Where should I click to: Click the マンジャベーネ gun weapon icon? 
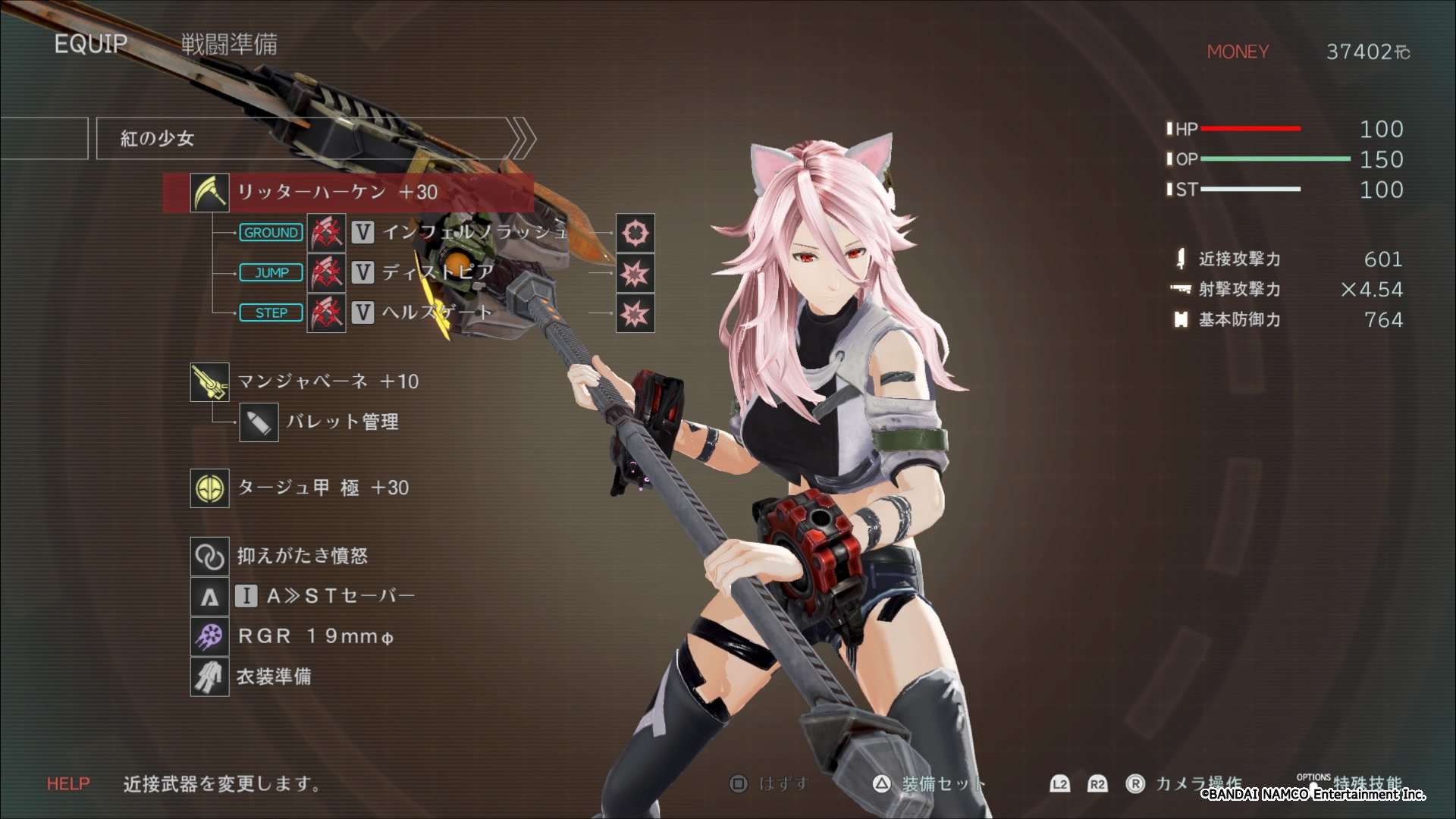pyautogui.click(x=209, y=382)
